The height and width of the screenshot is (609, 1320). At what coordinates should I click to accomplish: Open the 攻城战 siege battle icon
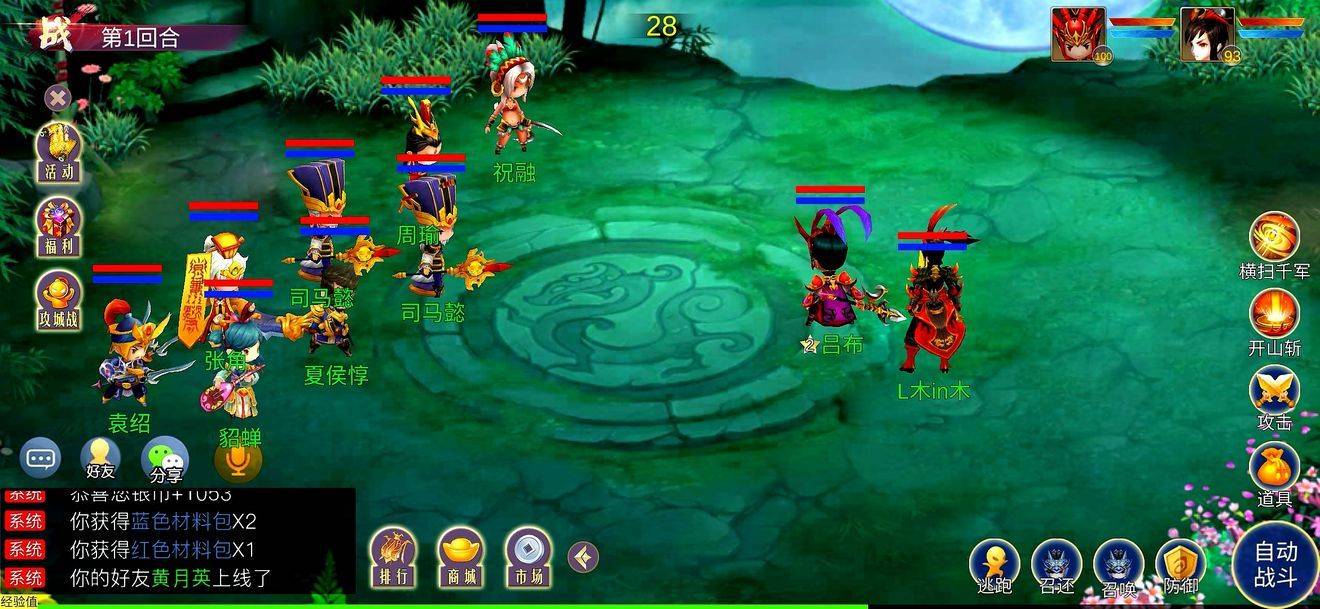tap(59, 300)
